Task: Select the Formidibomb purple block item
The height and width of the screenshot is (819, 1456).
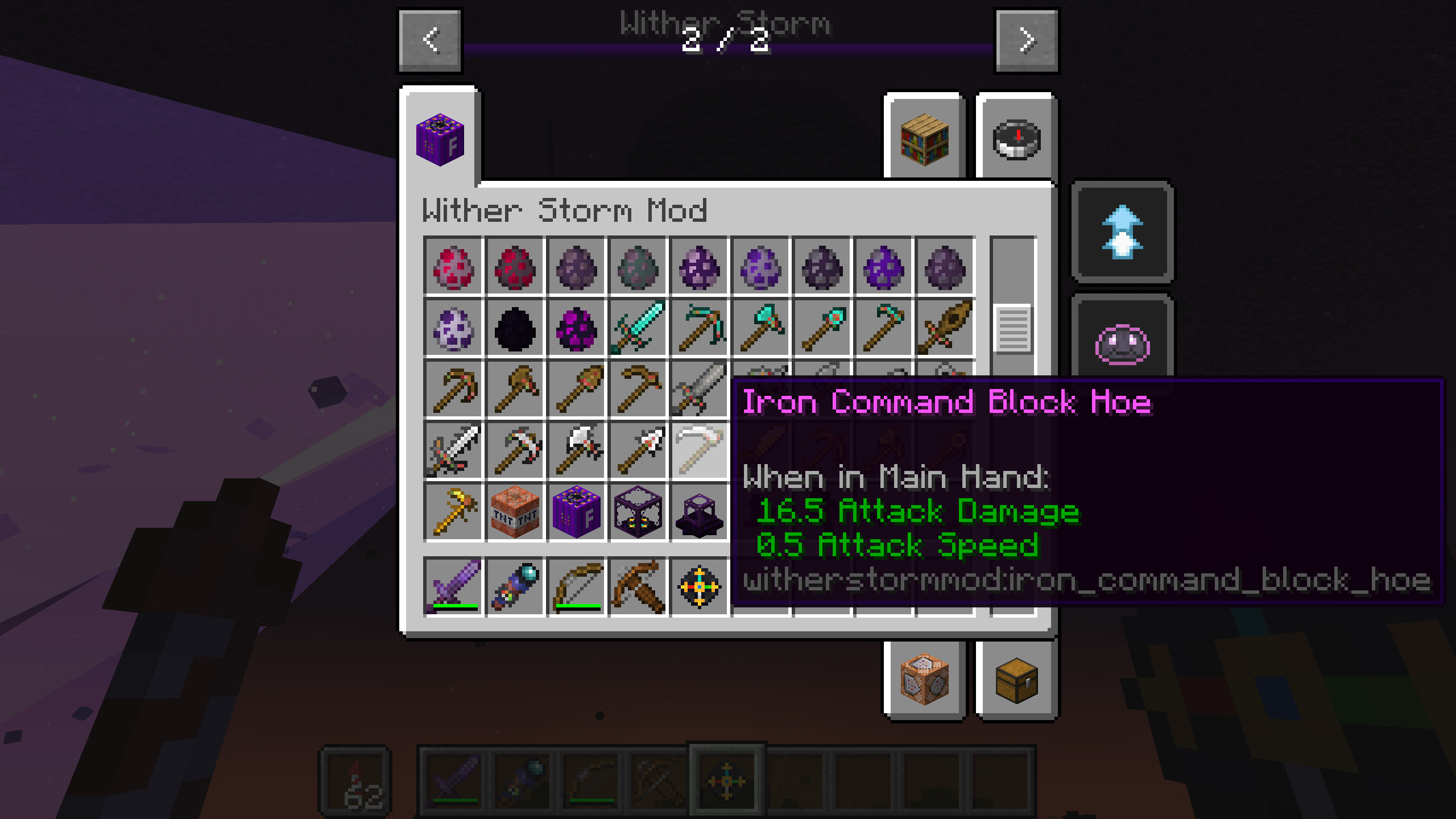Action: (576, 512)
